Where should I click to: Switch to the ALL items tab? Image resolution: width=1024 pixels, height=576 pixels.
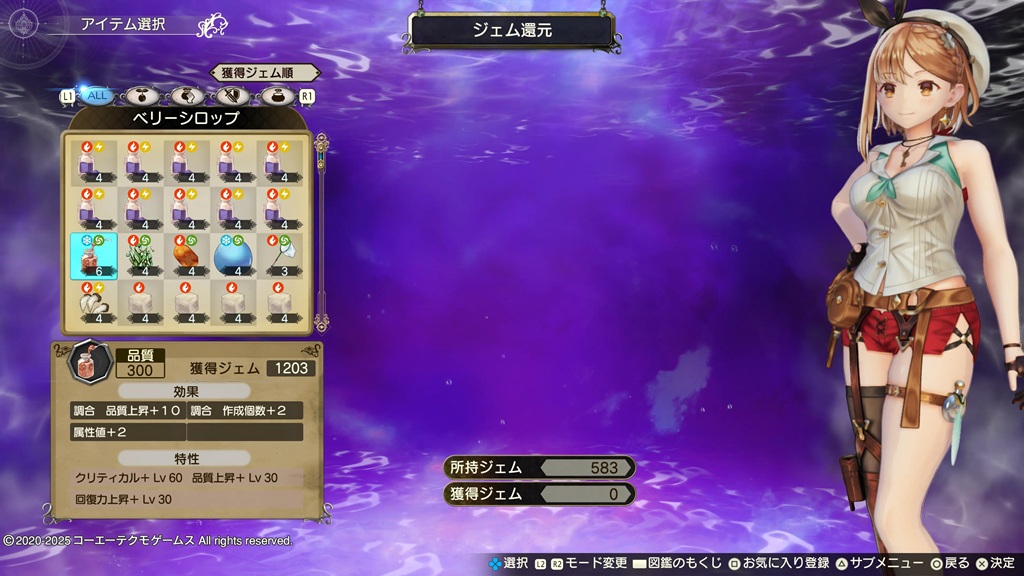click(x=97, y=96)
